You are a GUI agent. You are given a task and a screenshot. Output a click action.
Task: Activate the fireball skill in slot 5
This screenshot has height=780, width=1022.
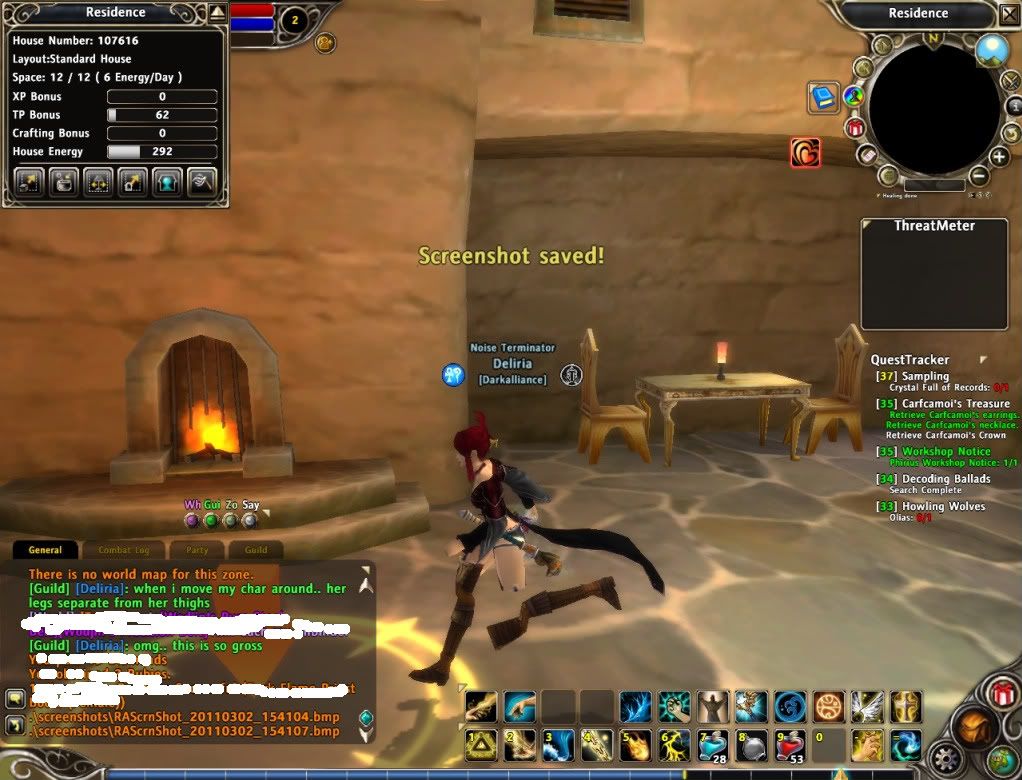(635, 746)
